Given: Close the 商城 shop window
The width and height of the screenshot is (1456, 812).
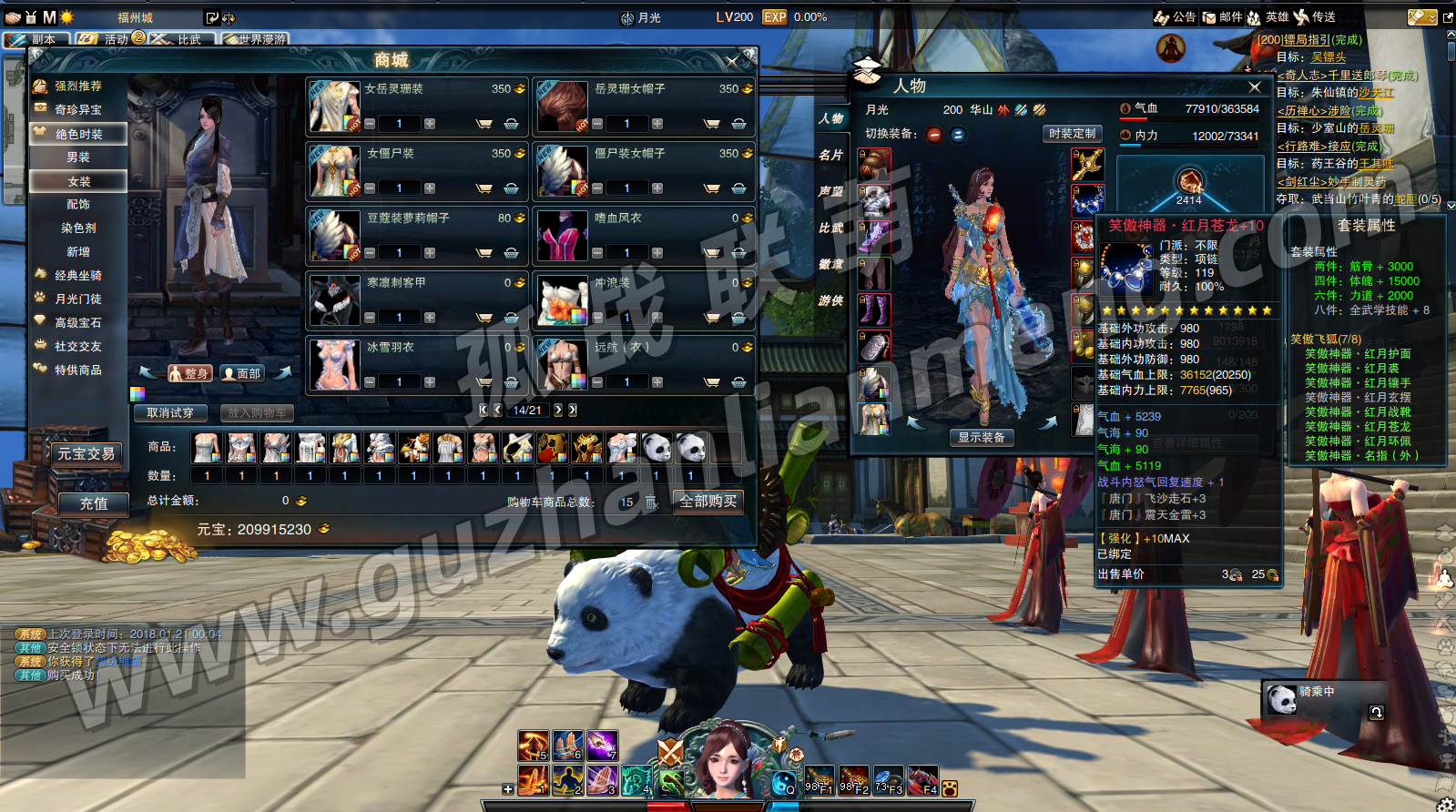Looking at the screenshot, I should click(732, 61).
